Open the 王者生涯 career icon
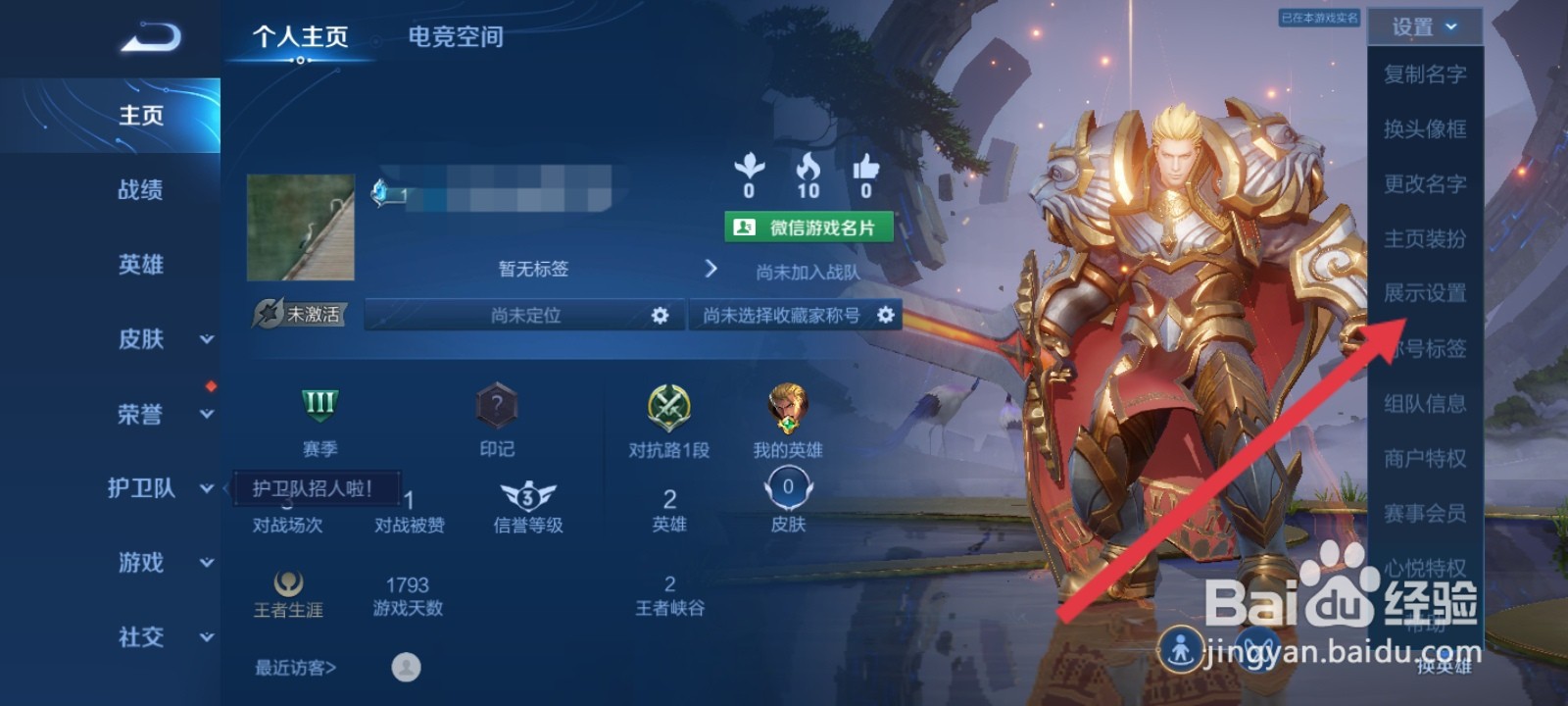Screen dimensions: 1568x706 click(289, 583)
